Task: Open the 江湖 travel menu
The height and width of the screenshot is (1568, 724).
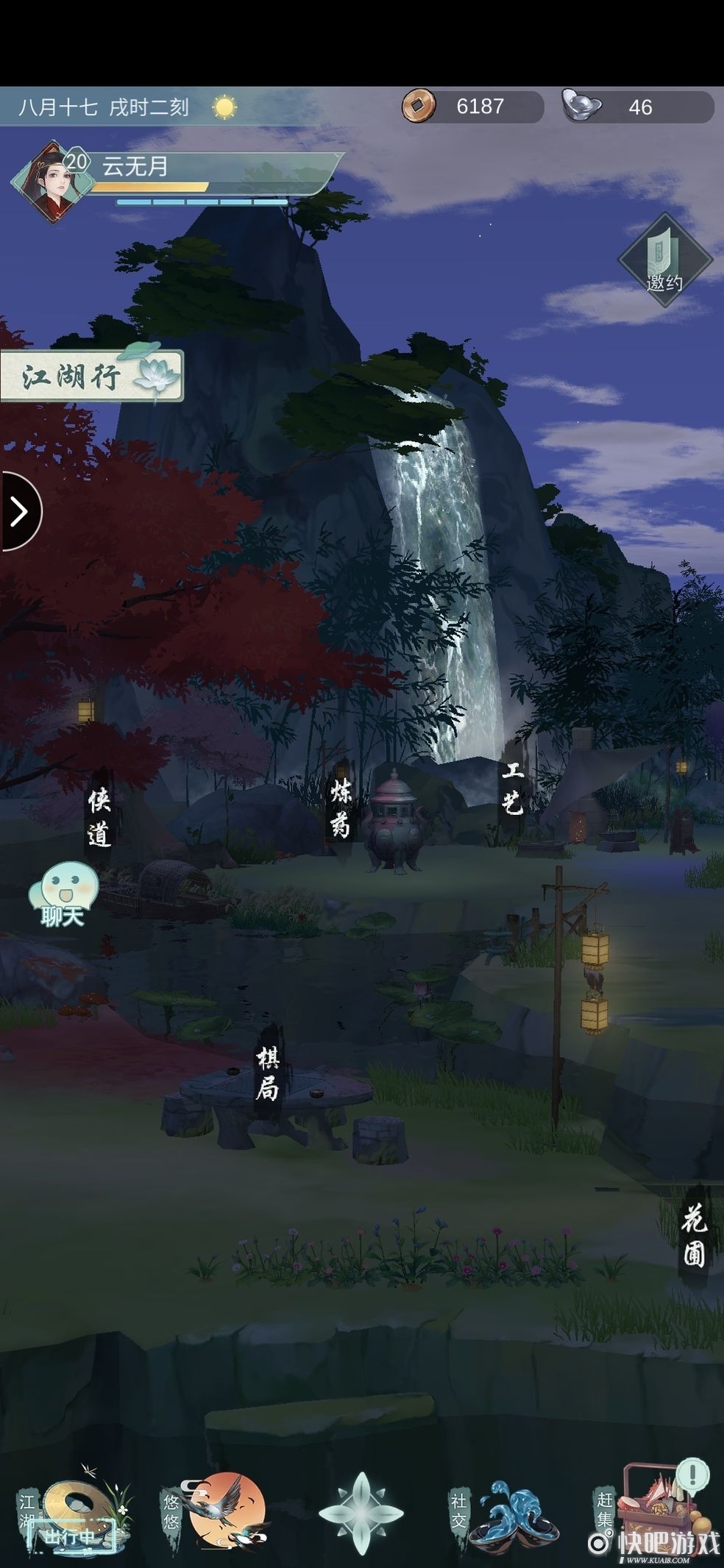Action: point(72,1508)
